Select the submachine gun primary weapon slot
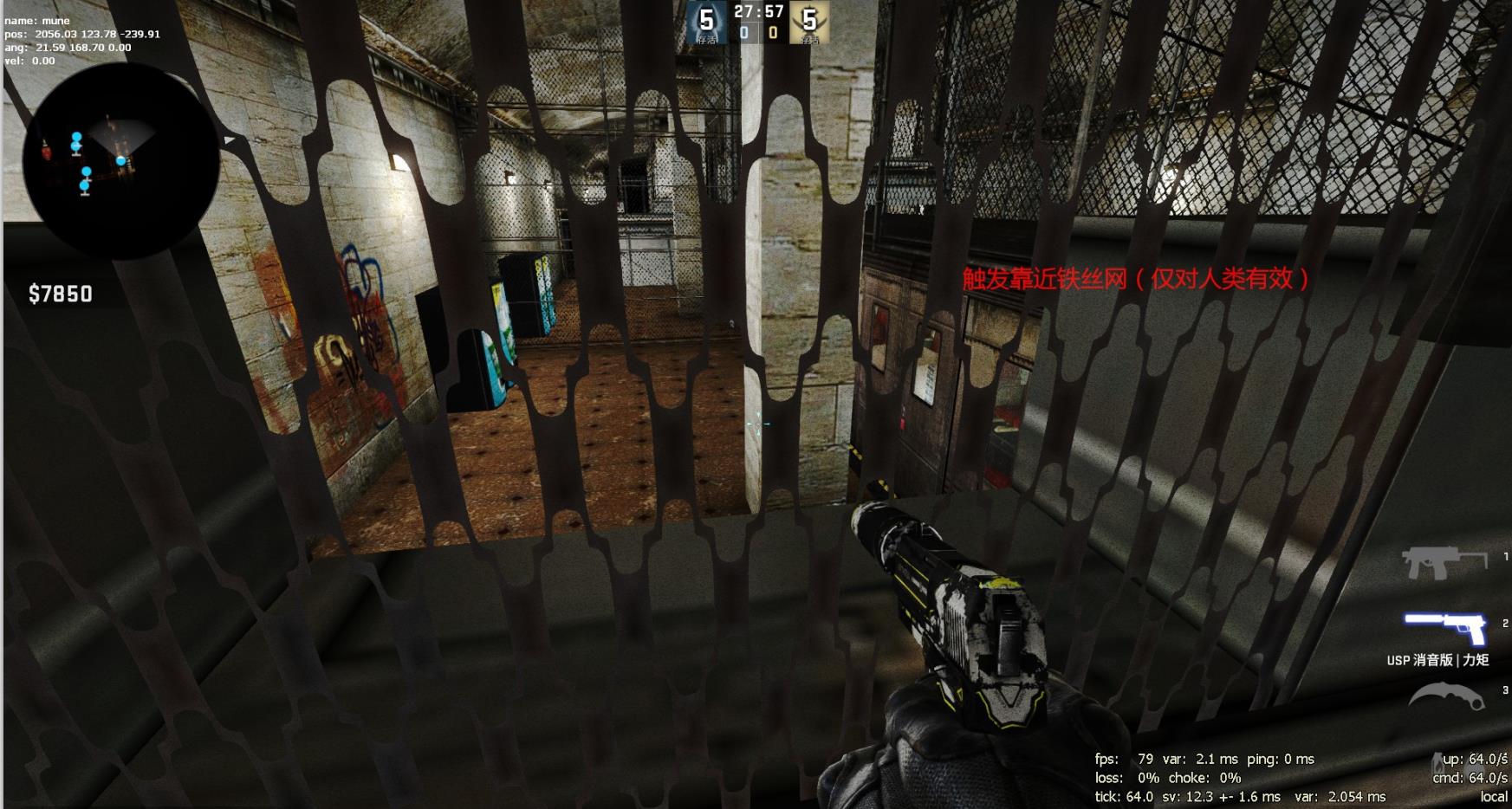The height and width of the screenshot is (809, 1512). pyautogui.click(x=1443, y=563)
